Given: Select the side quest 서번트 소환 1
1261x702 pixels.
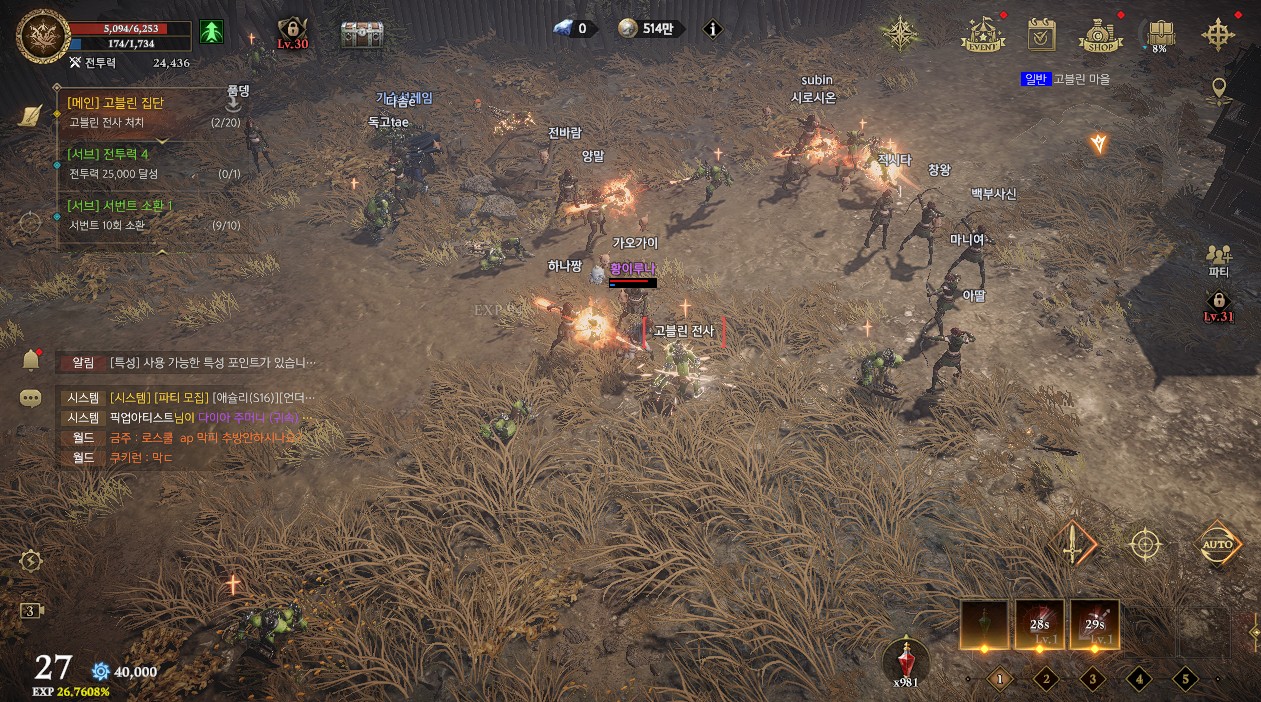Looking at the screenshot, I should [x=120, y=205].
